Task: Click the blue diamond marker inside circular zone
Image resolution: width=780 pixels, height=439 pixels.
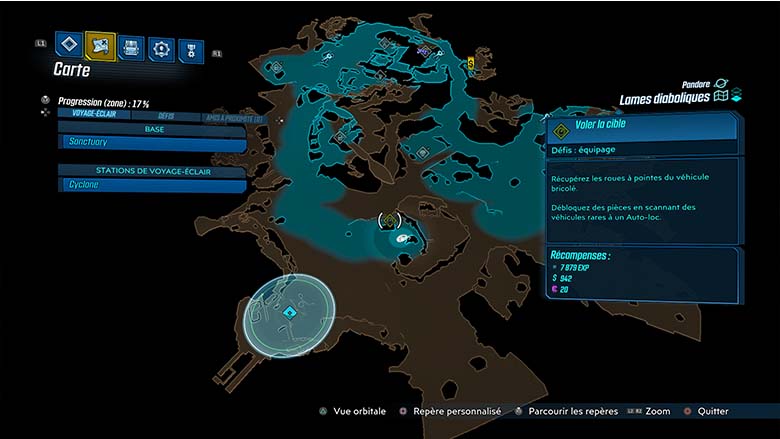Action: pos(289,313)
